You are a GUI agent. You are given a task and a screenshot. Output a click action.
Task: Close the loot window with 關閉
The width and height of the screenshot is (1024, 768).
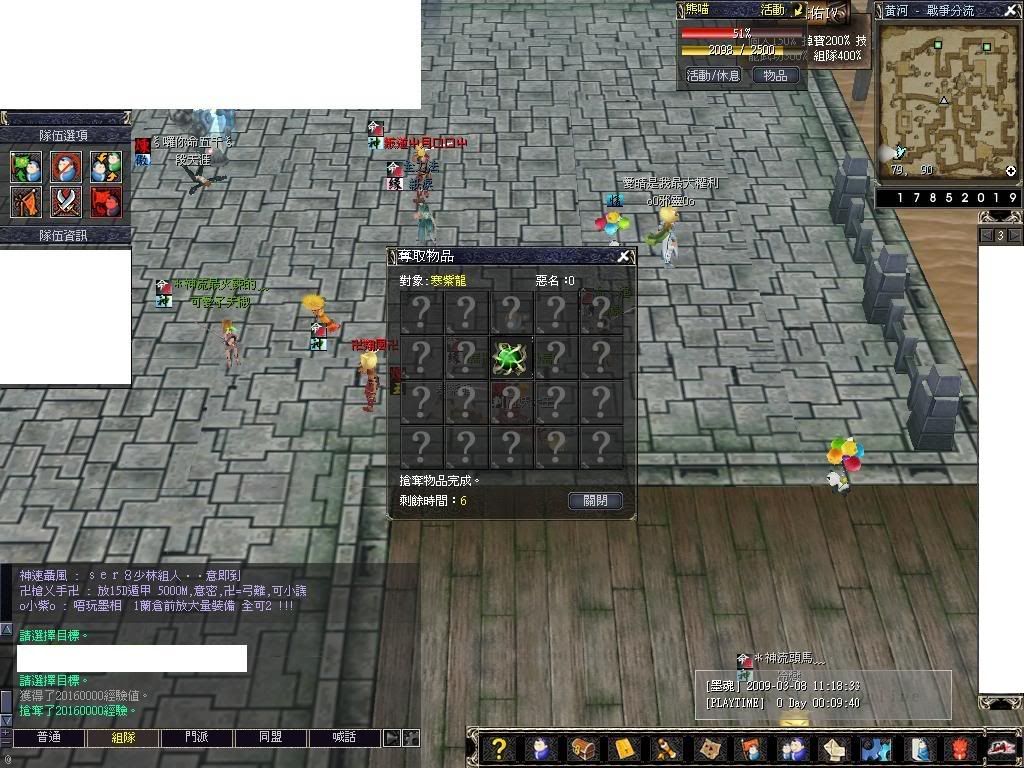coord(595,500)
